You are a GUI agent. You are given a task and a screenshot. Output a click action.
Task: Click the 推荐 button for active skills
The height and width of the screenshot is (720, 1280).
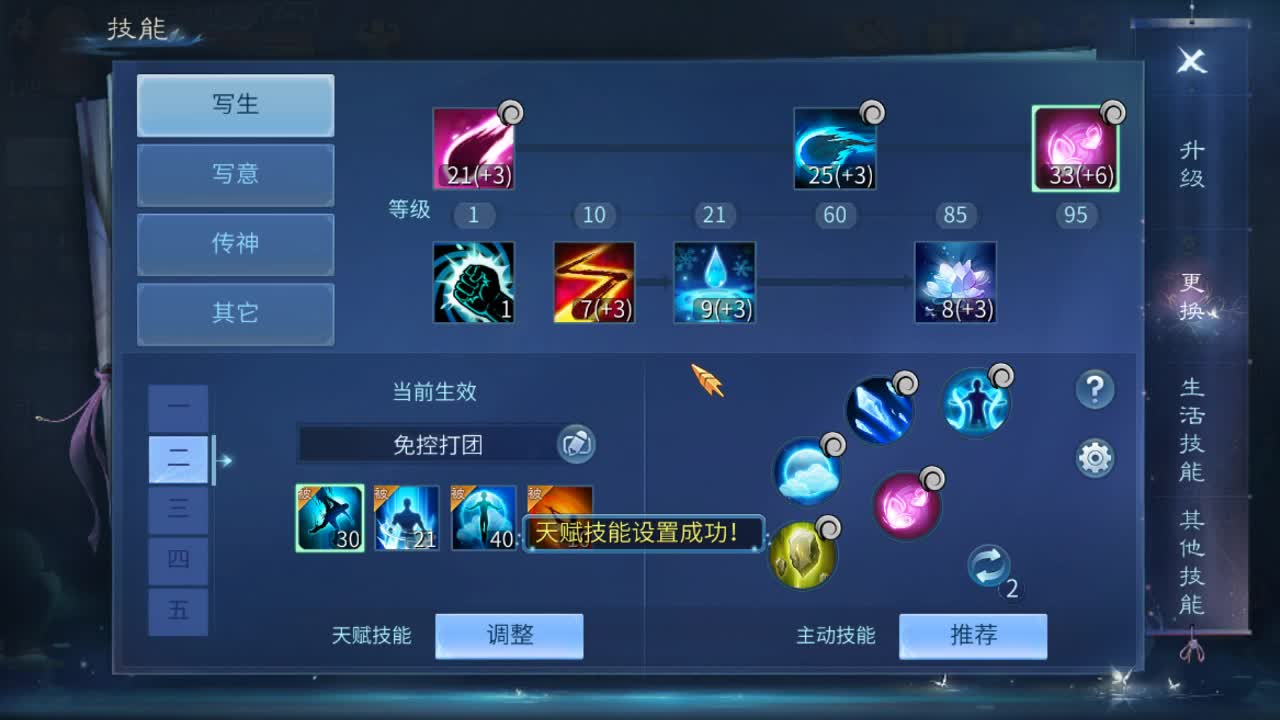[x=973, y=635]
